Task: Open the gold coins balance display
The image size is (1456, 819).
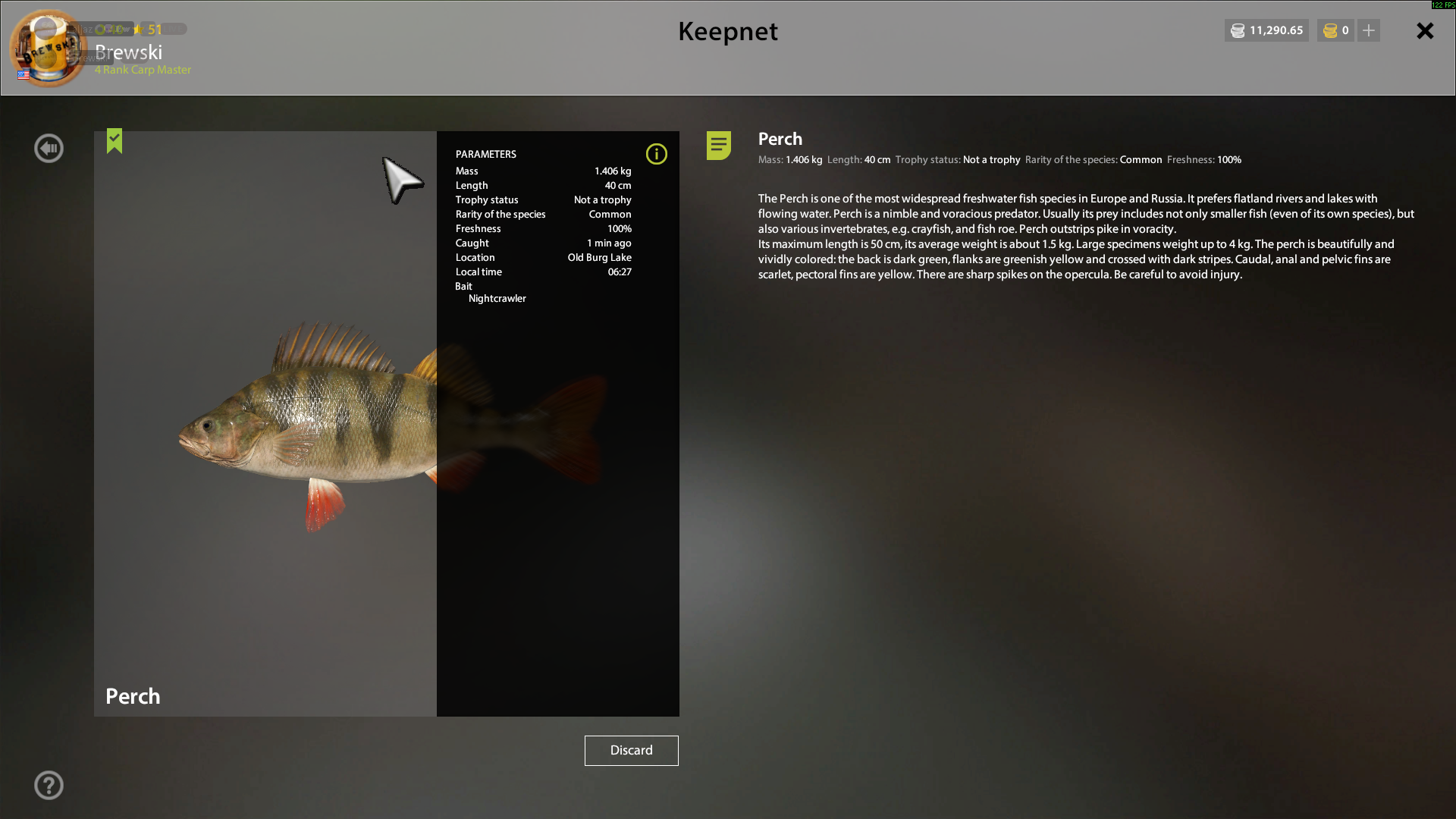Action: click(1335, 30)
